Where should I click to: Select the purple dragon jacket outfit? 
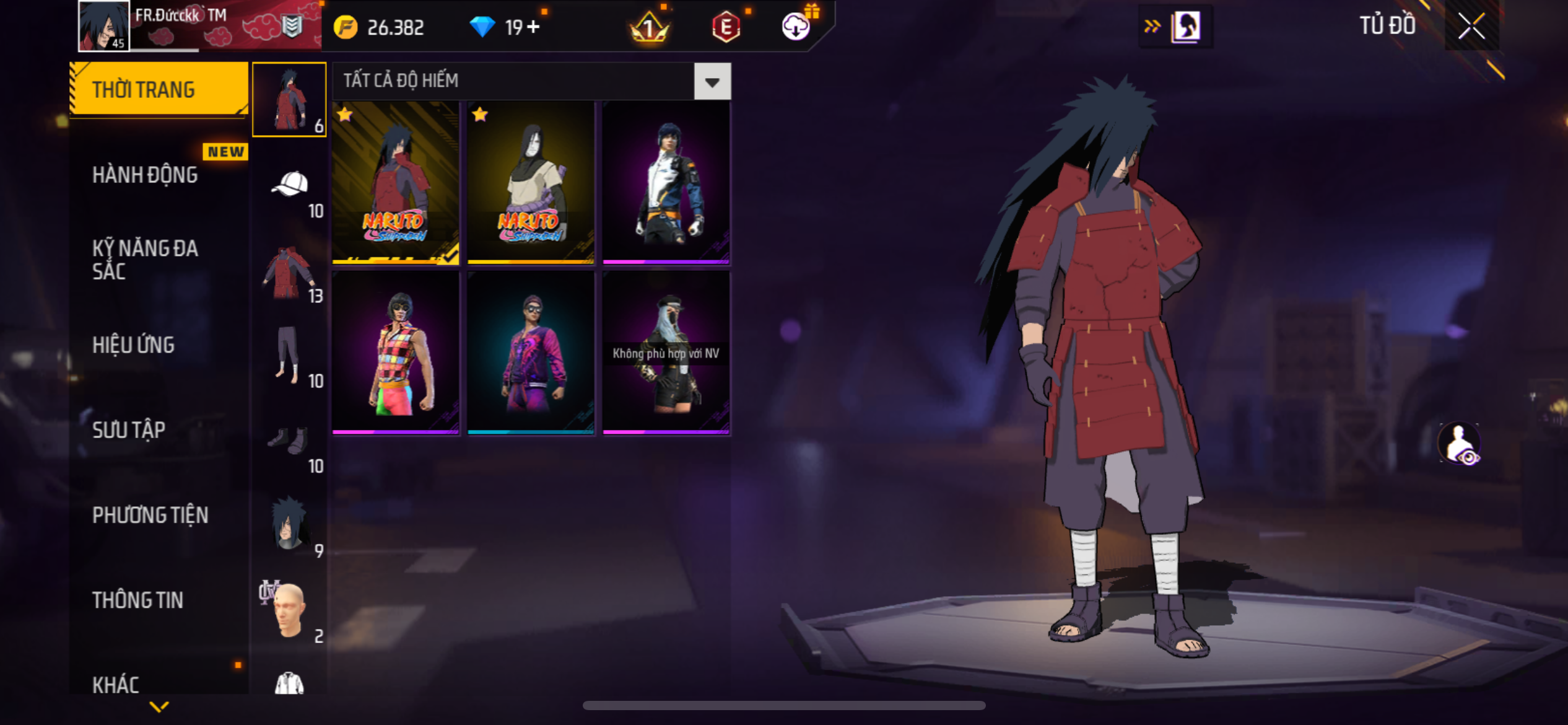click(x=531, y=353)
